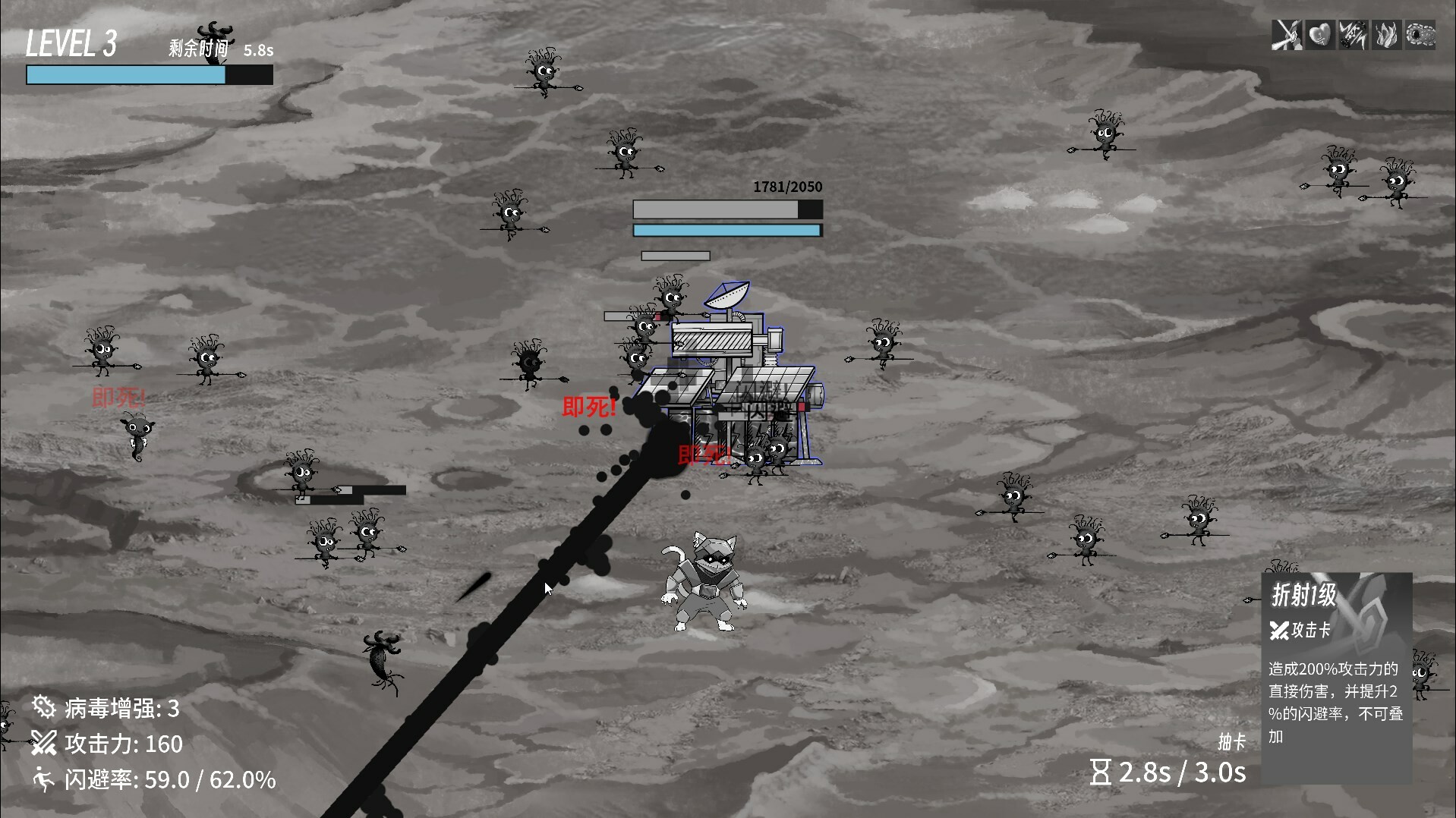The height and width of the screenshot is (818, 1456).
Task: Click the dodge icon beside 闪避率 stat
Action: coord(43,779)
